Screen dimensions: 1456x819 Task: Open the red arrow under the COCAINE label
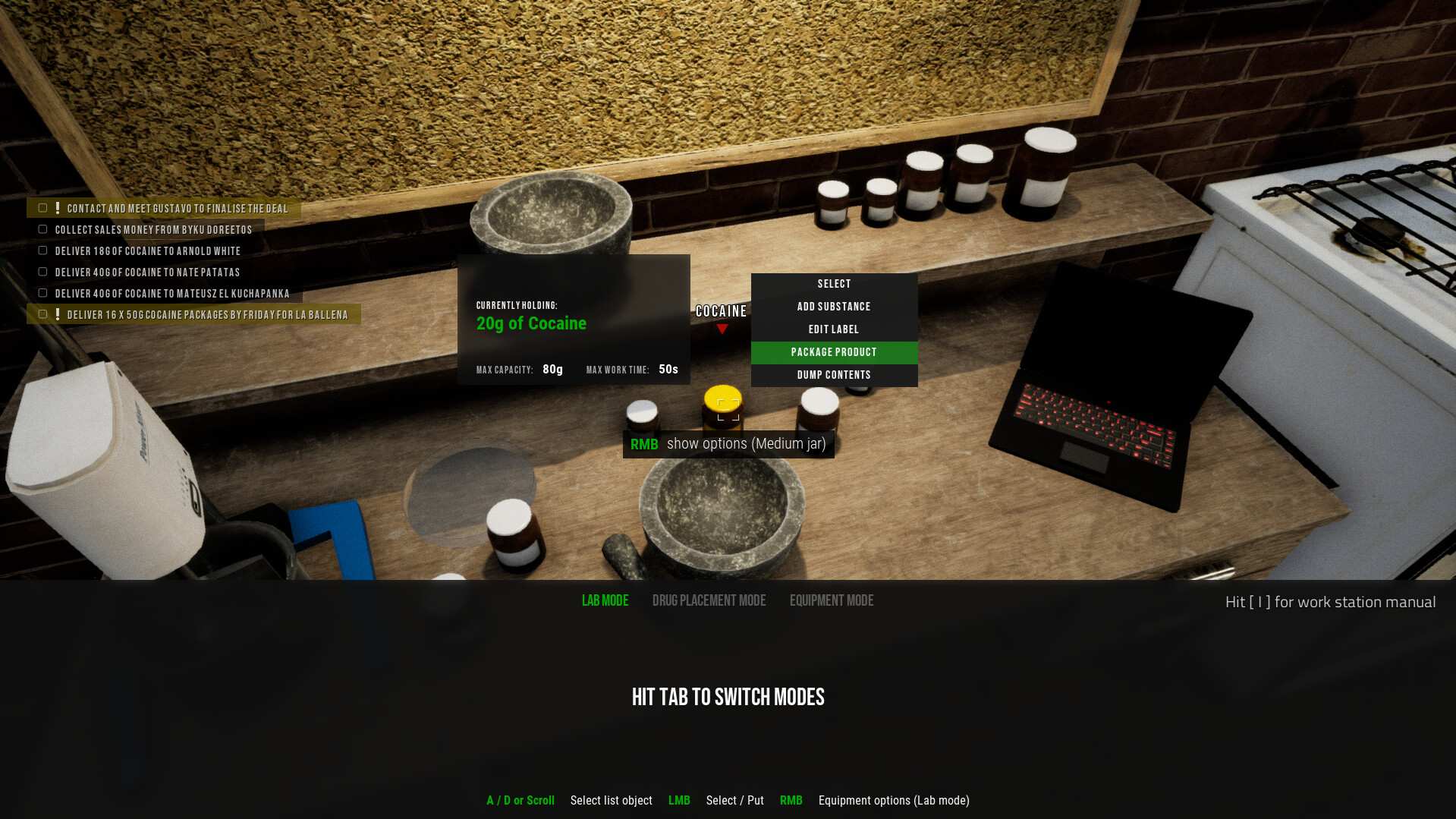pos(721,329)
